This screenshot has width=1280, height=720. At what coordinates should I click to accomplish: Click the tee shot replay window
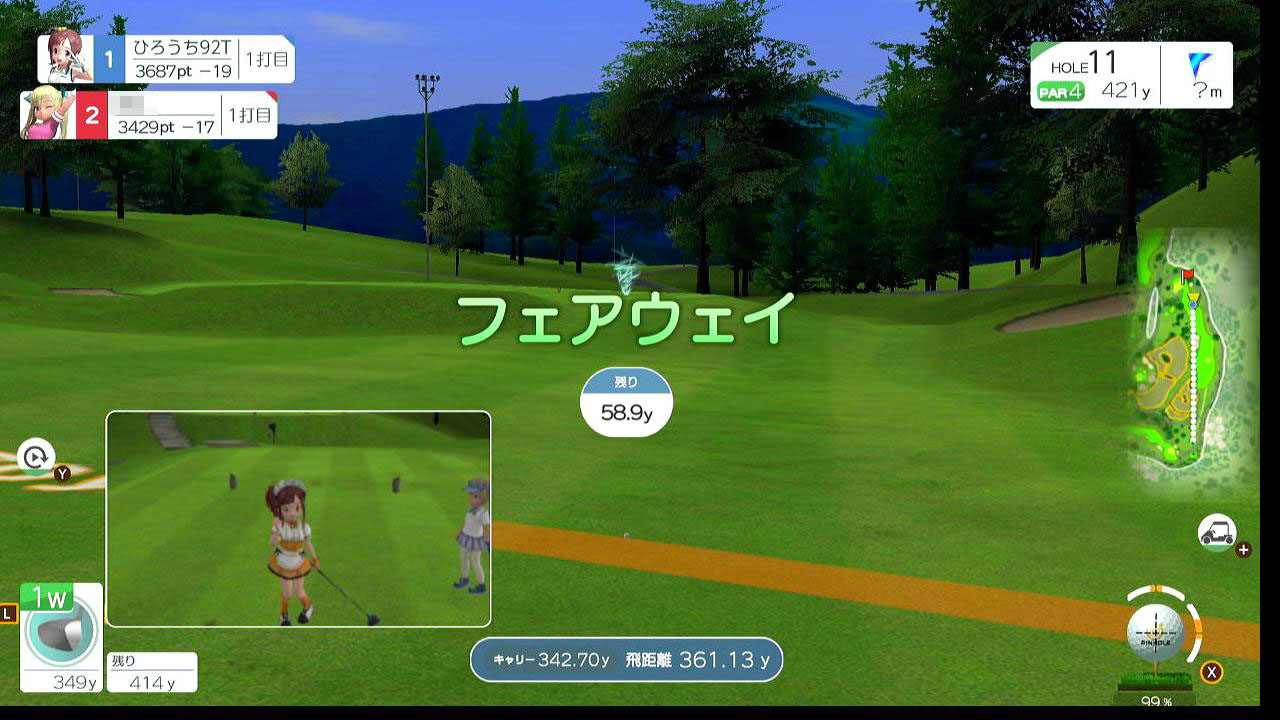(298, 519)
